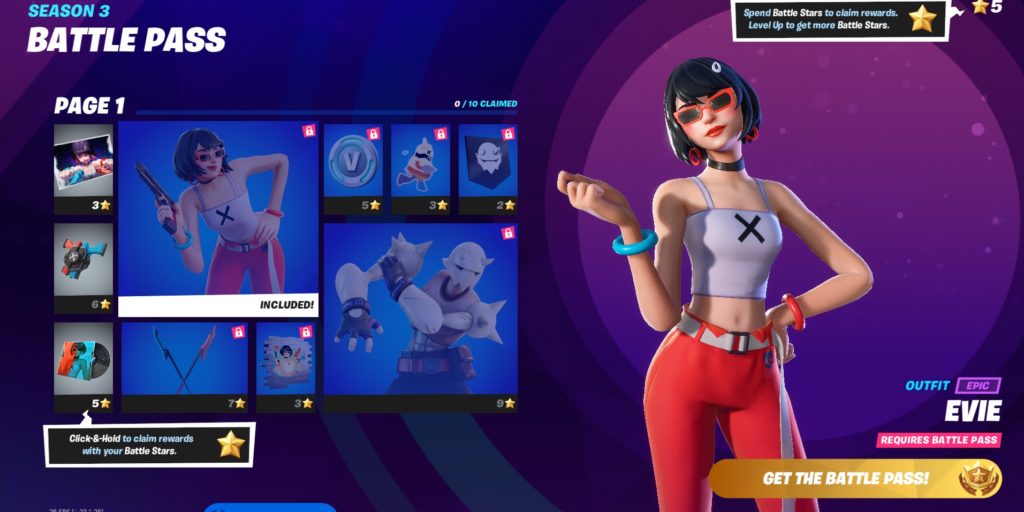Screen dimensions: 1024x512
Task: Select the loading screen picture reward
Action: click(83, 168)
